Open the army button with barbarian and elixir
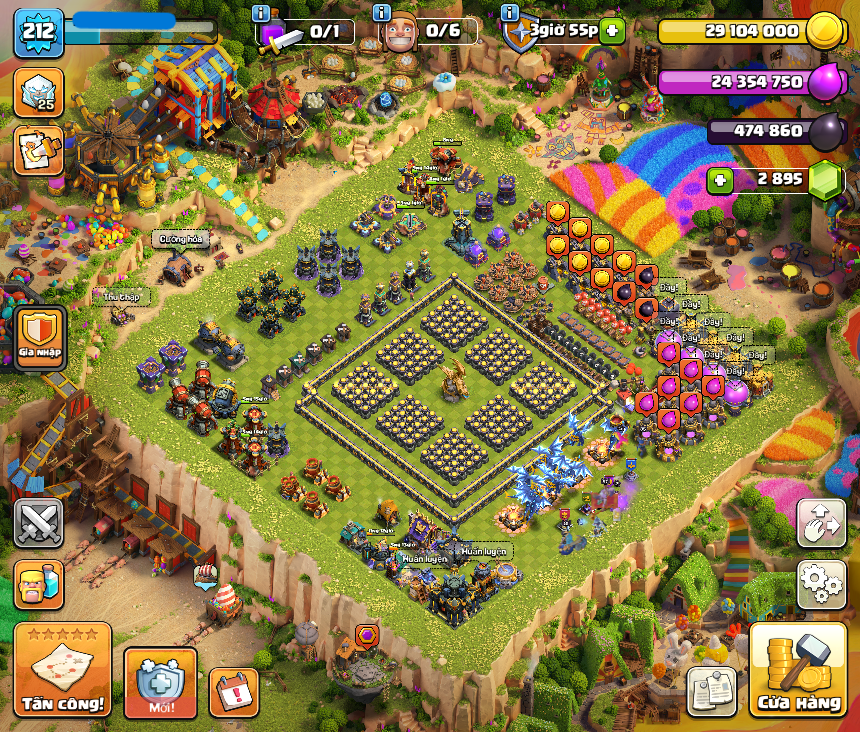860x732 pixels. coord(39,585)
